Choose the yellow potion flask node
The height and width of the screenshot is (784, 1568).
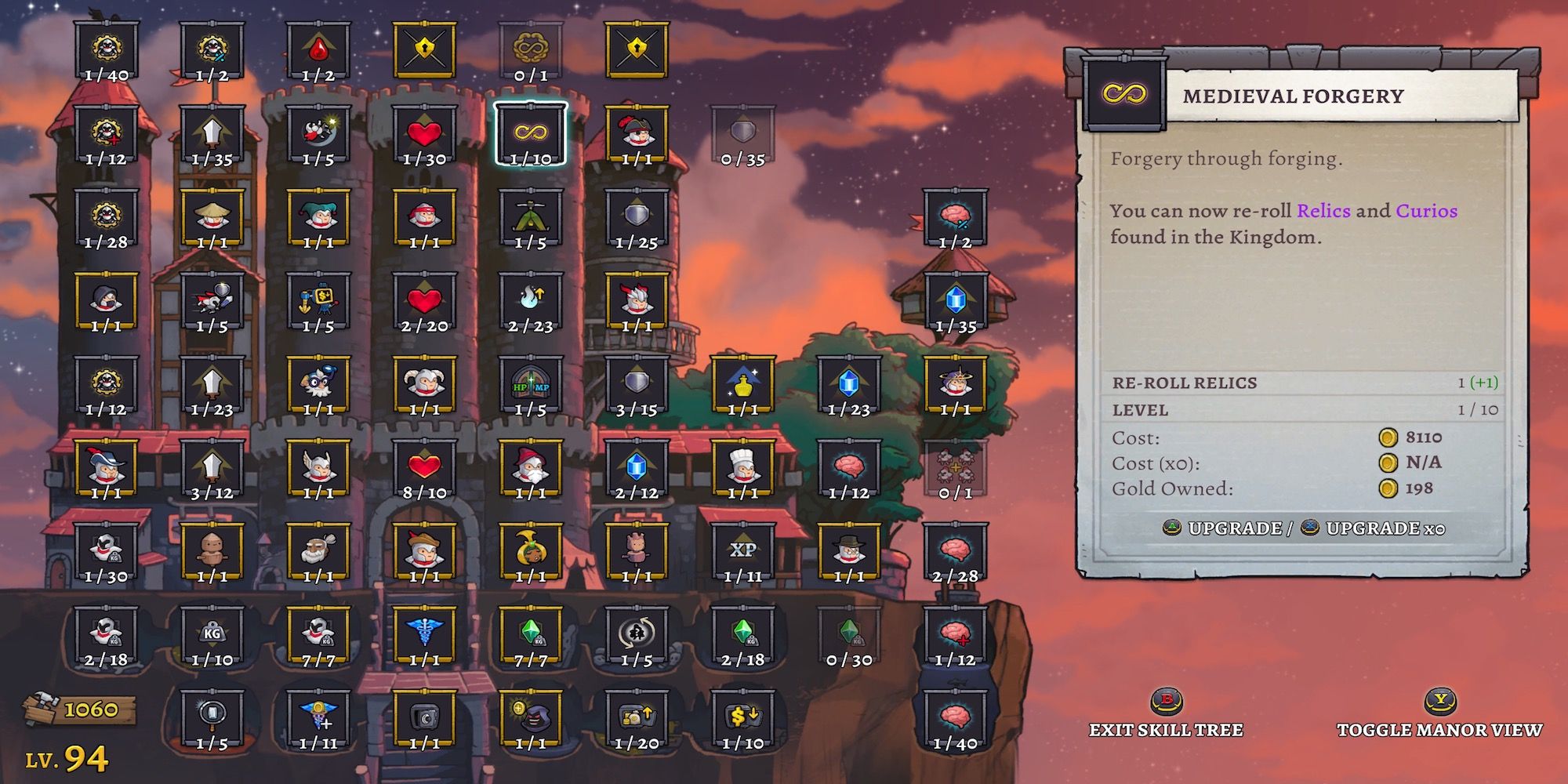[x=742, y=384]
